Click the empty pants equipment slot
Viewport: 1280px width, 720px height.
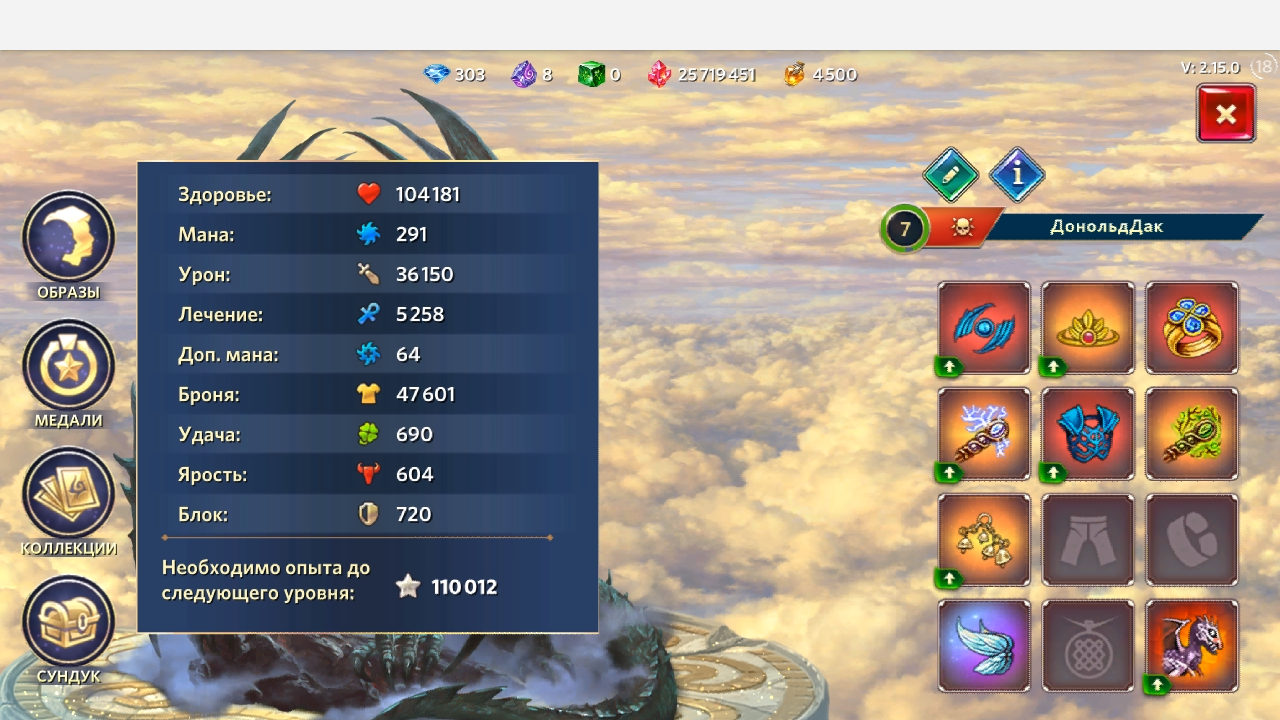click(1088, 540)
